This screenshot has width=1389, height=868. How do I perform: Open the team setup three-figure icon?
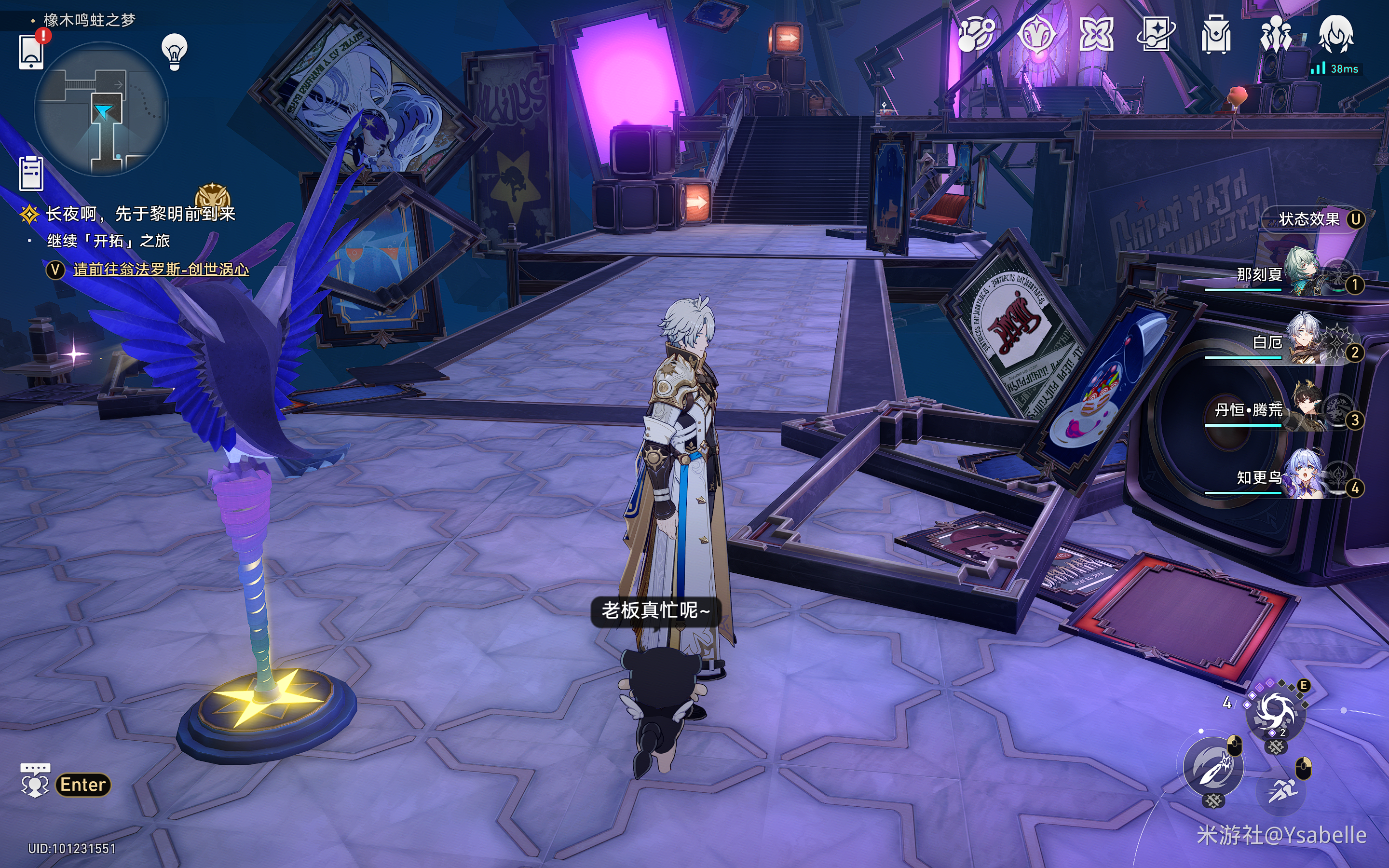pyautogui.click(x=1275, y=34)
